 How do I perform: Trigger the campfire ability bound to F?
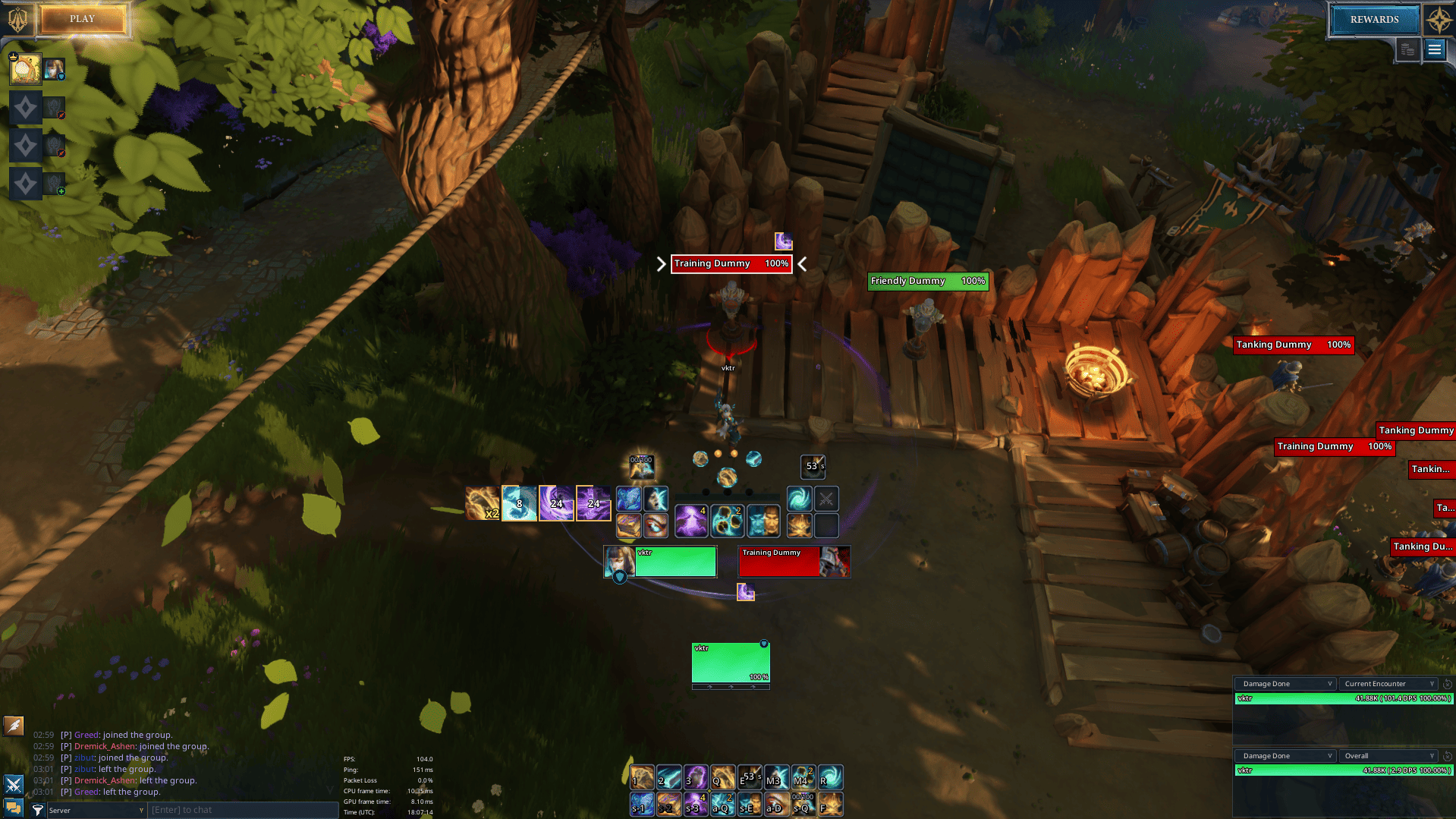click(830, 803)
